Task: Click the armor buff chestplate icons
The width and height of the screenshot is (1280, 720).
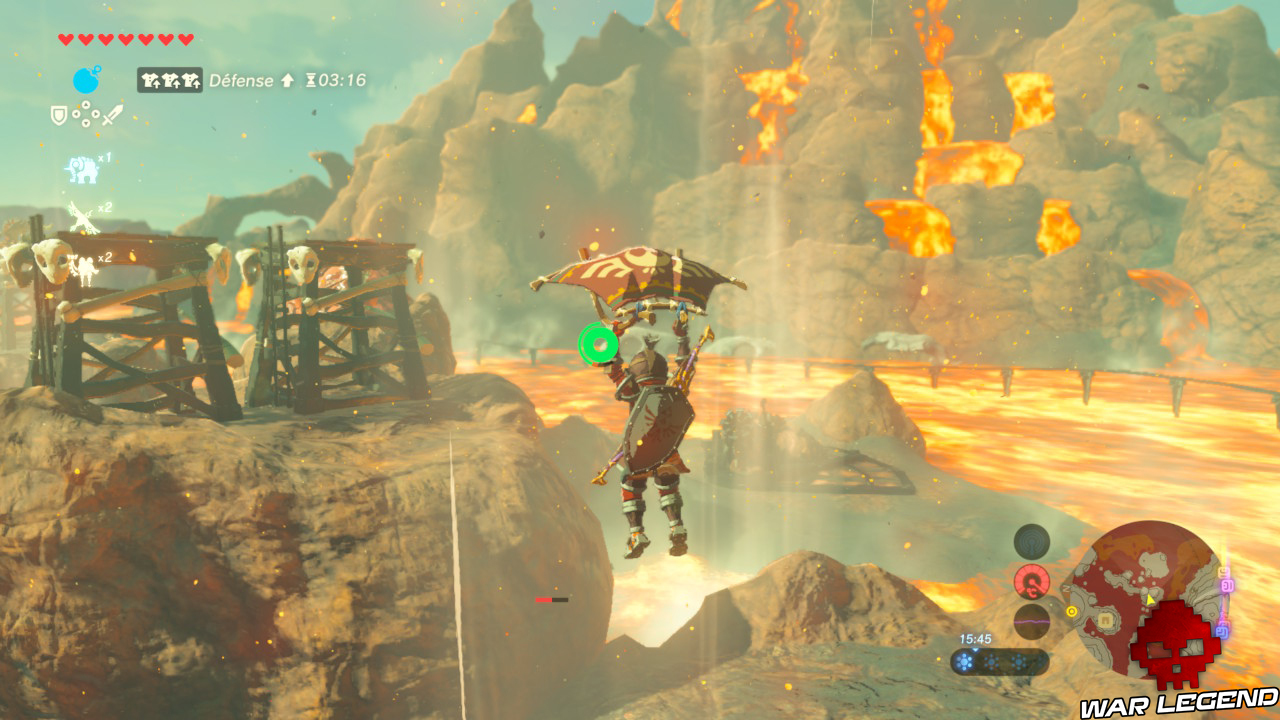Action: click(170, 81)
